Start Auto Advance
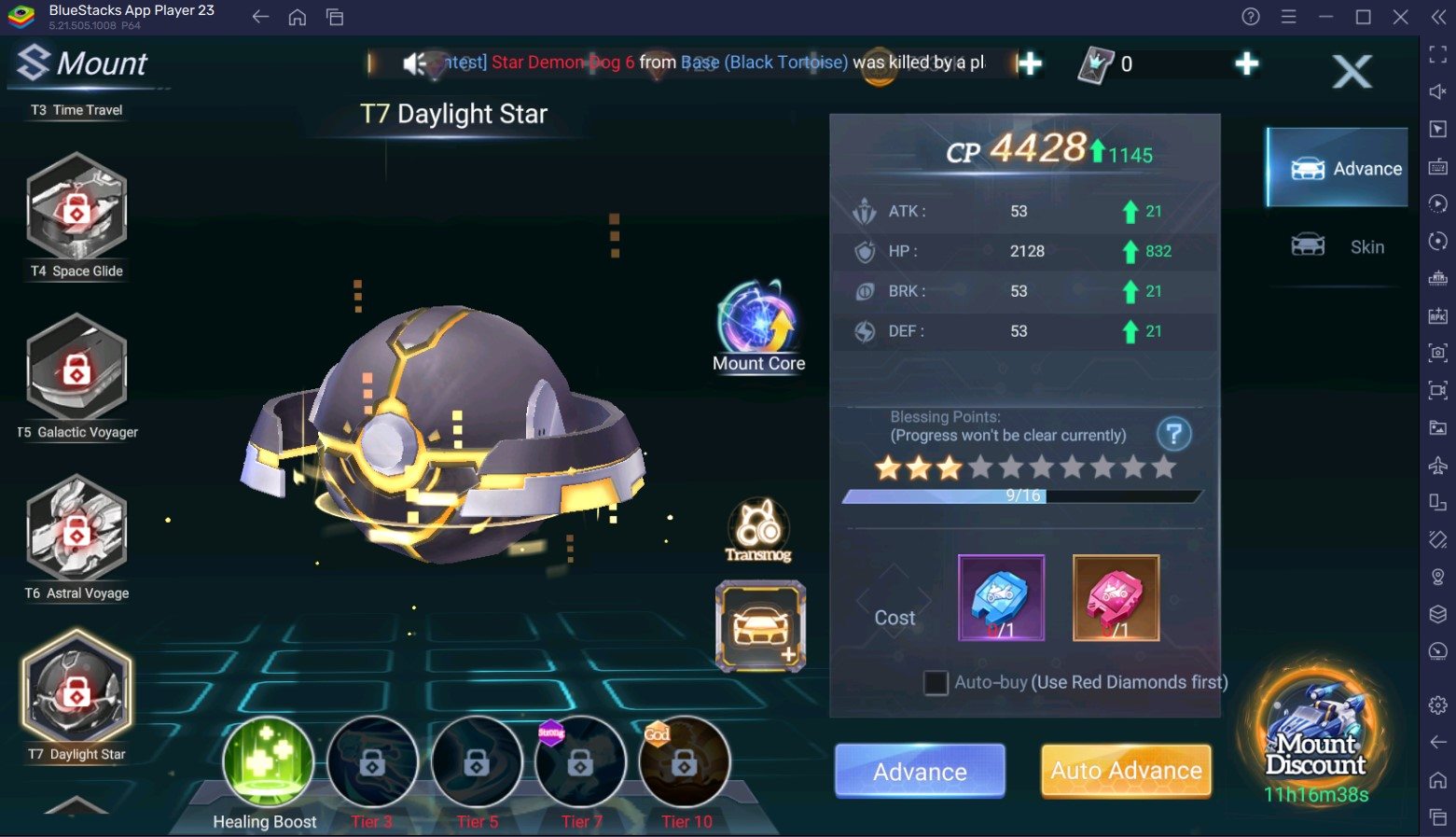This screenshot has height=837, width=1456. 1126,771
